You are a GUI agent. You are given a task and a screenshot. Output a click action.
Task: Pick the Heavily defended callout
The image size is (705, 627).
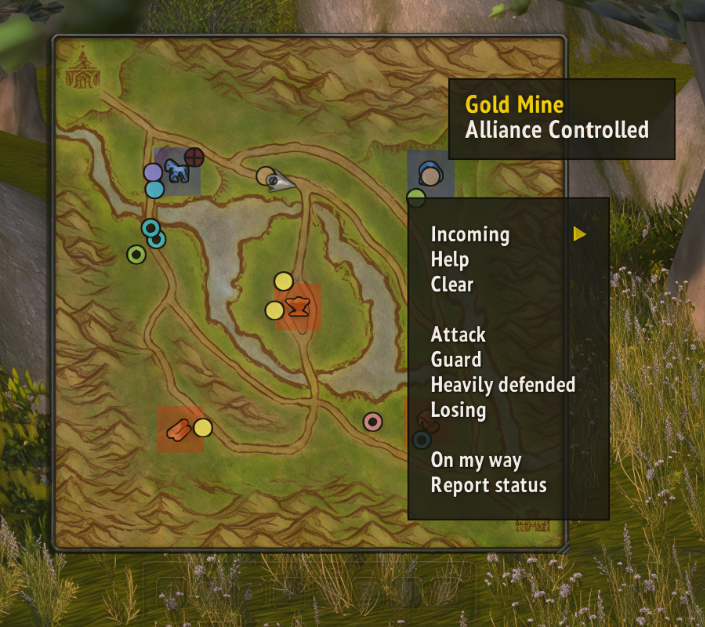coord(503,385)
